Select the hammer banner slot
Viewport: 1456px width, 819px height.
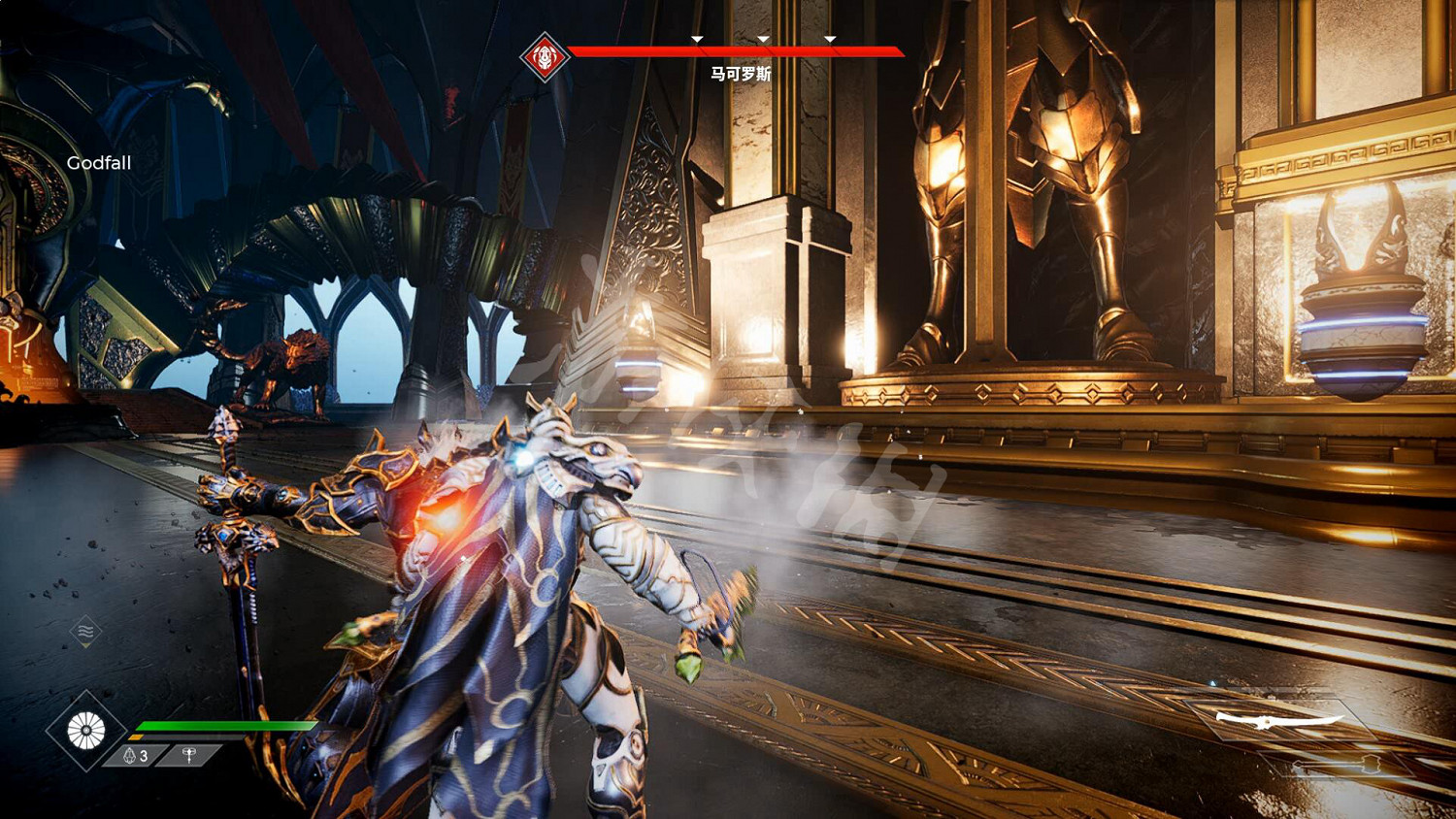click(190, 755)
